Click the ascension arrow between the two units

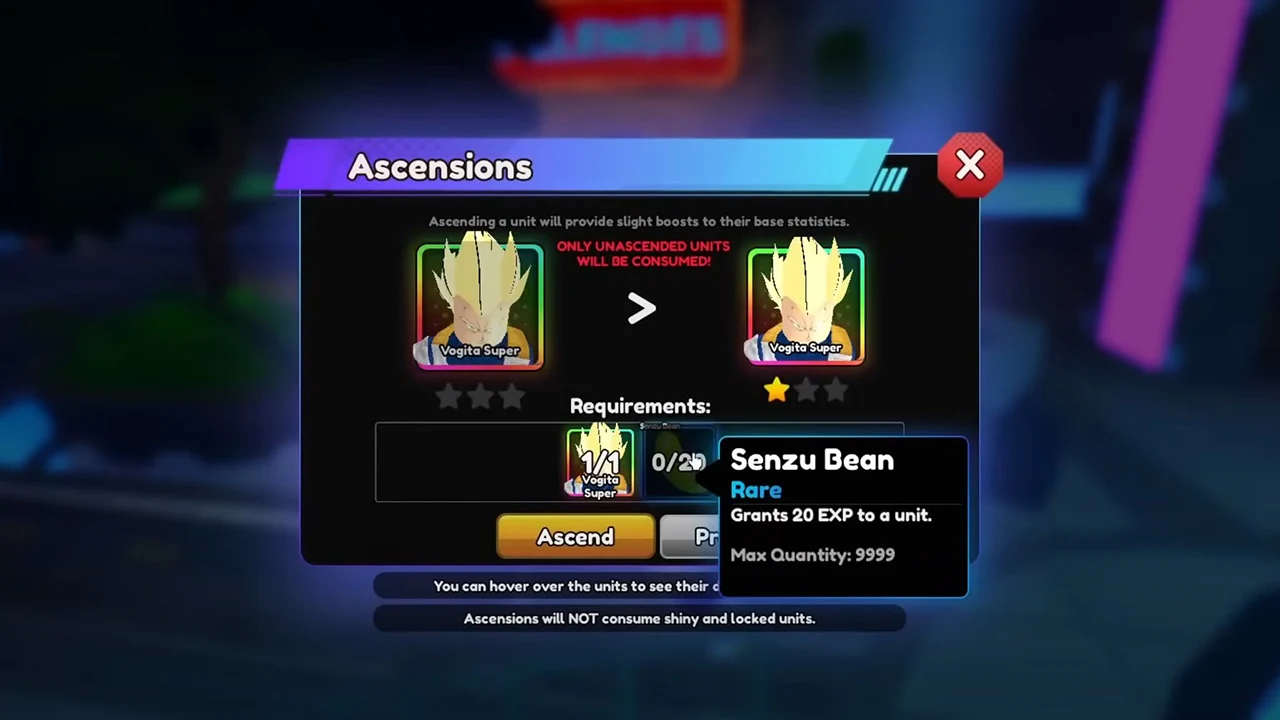pyautogui.click(x=641, y=309)
